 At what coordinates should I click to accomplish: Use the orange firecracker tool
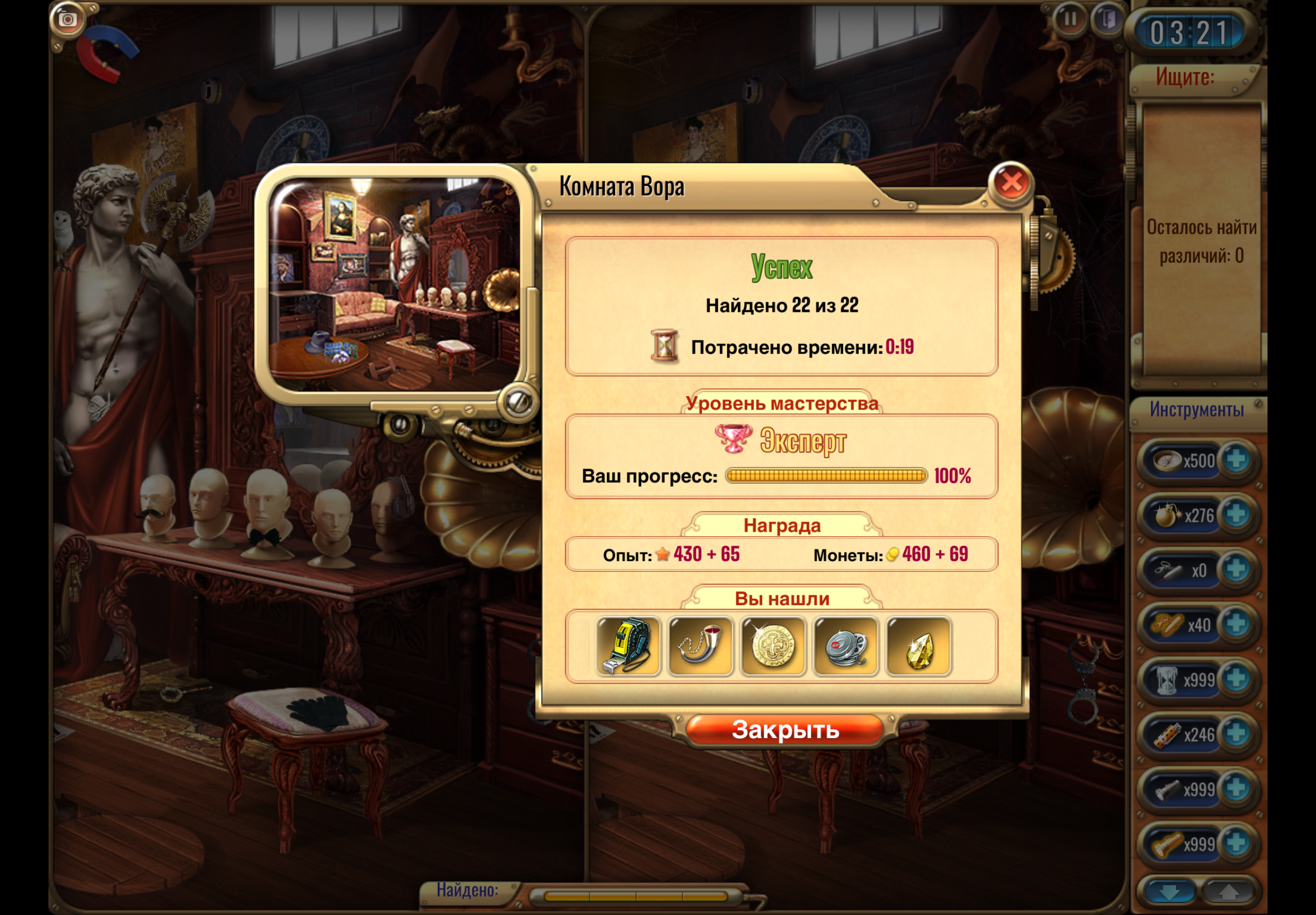point(1167,734)
